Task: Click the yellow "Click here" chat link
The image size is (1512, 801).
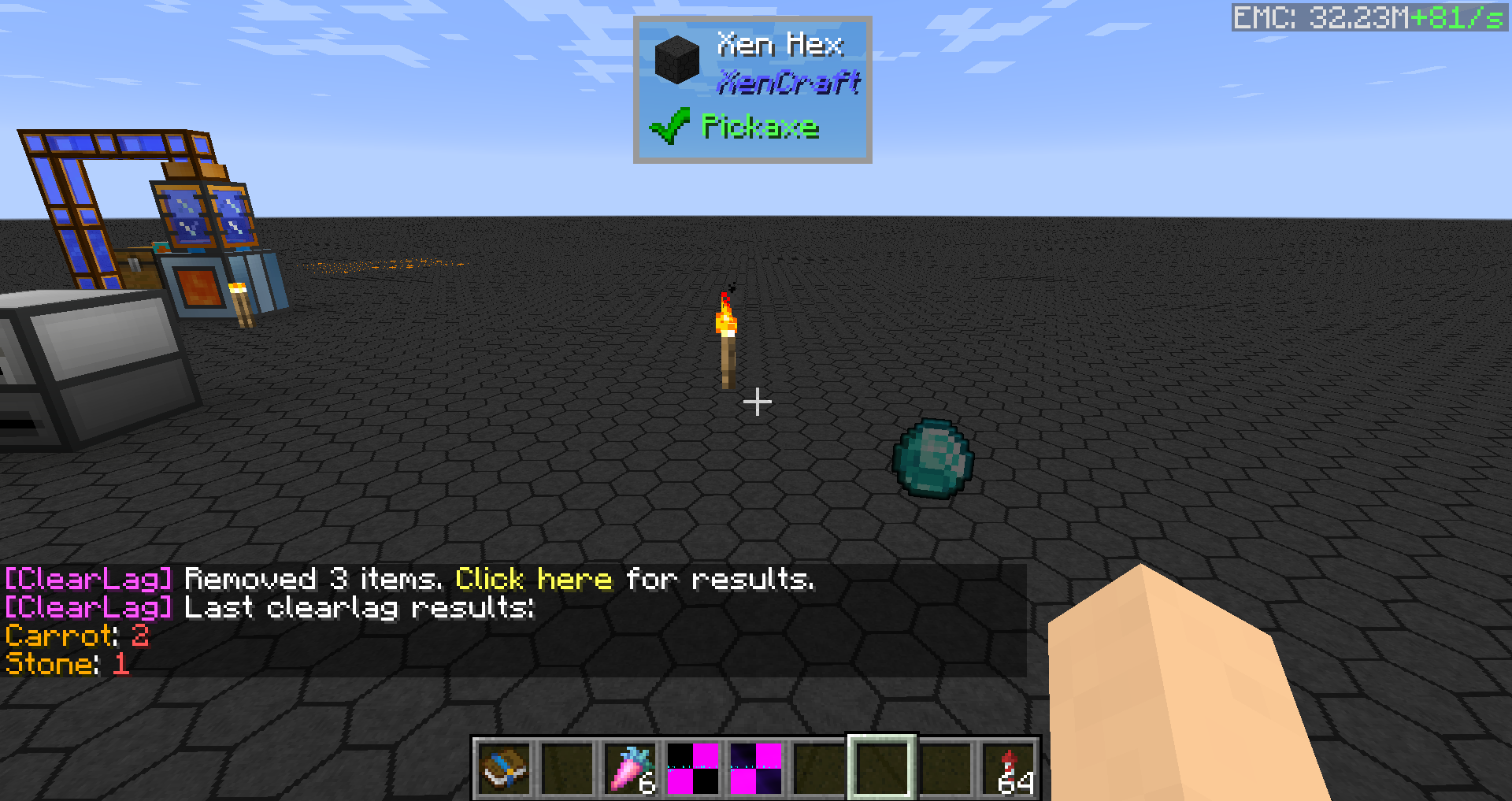Action: (533, 580)
